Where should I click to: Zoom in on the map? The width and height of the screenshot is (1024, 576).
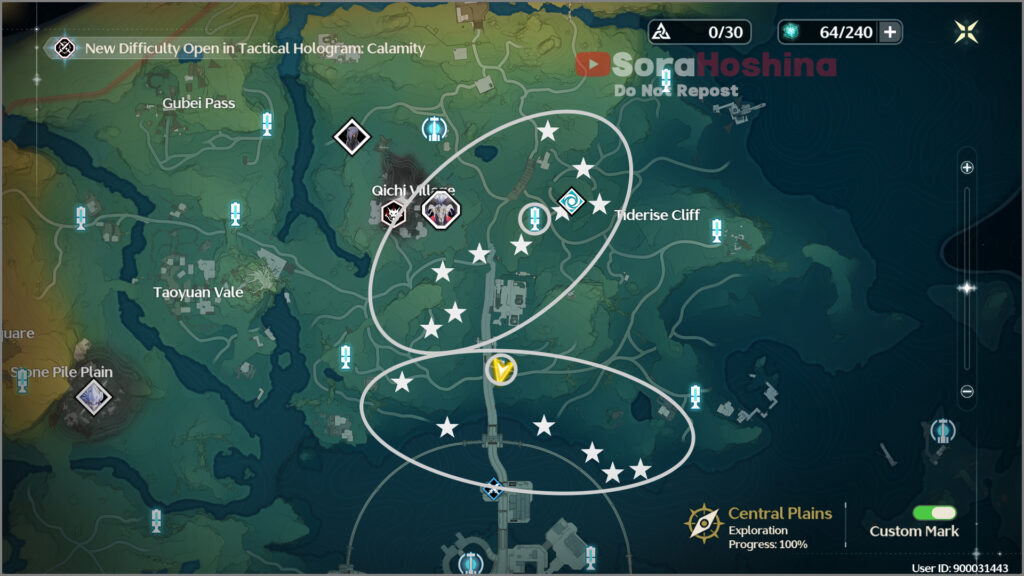(x=966, y=168)
